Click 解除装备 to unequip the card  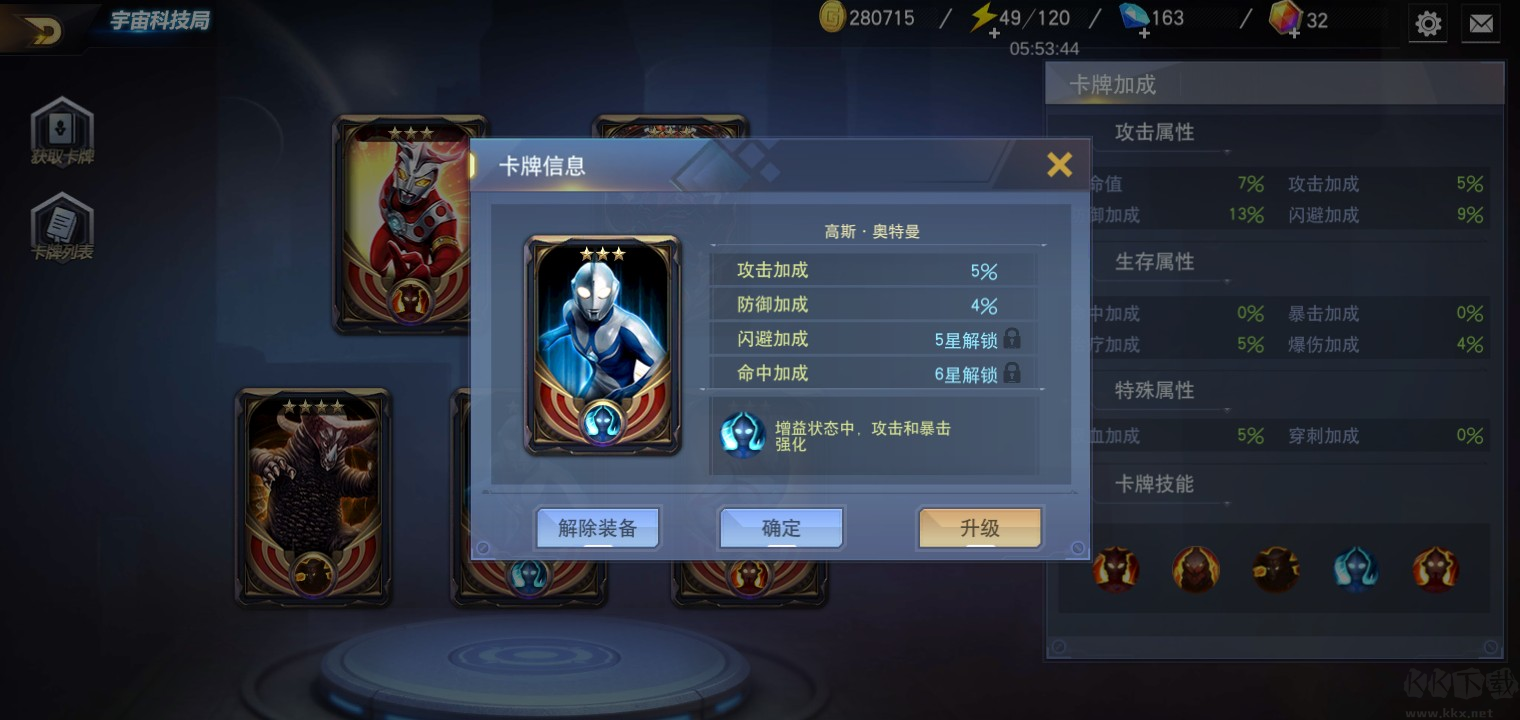[x=597, y=528]
